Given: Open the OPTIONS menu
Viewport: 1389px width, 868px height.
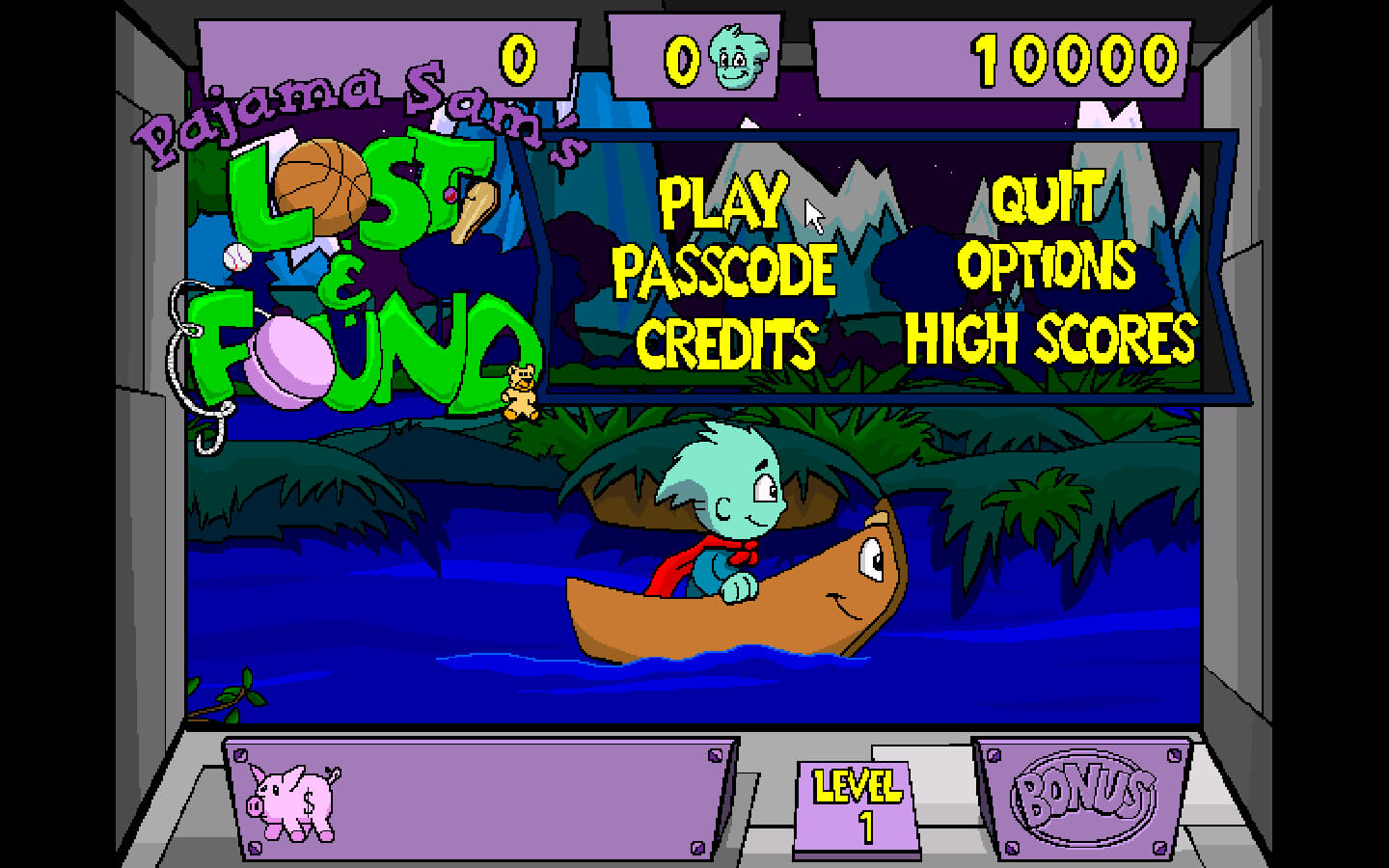Looking at the screenshot, I should click(1047, 266).
